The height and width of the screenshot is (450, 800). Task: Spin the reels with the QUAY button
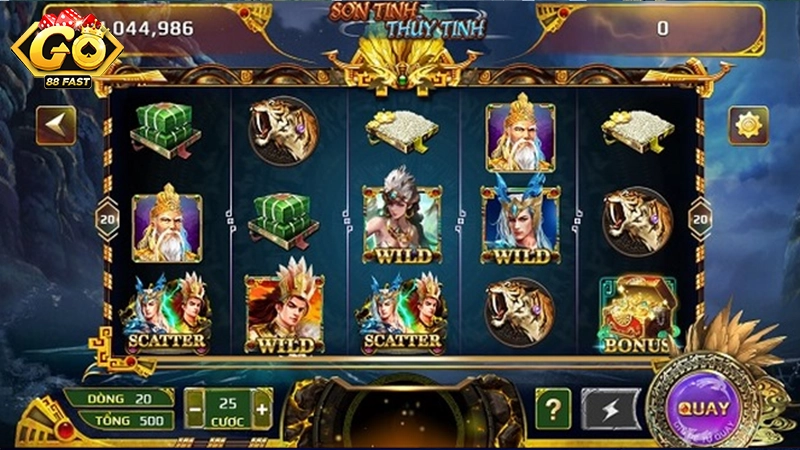pyautogui.click(x=702, y=408)
